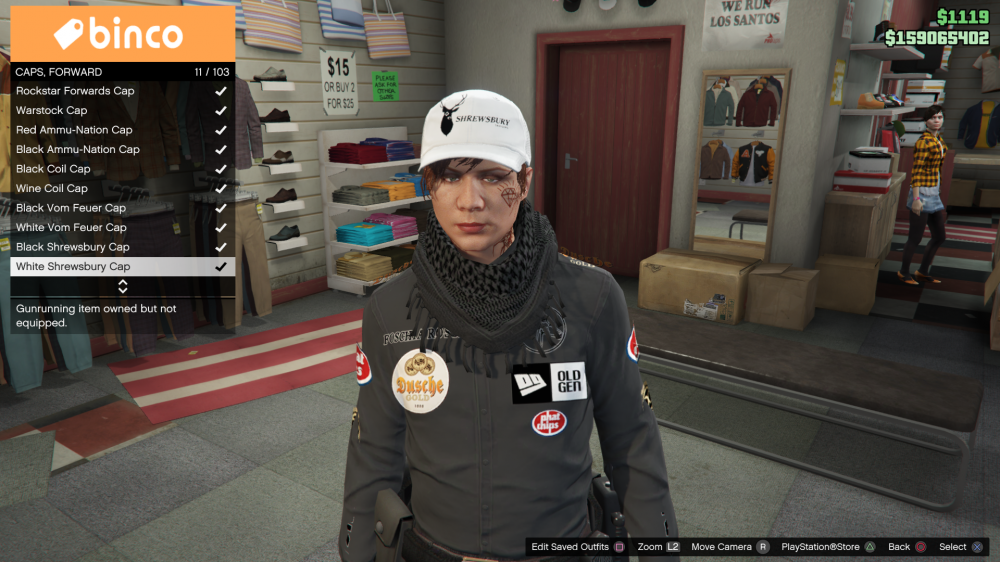1000x562 pixels.
Task: Click the highlighted White Shrewsbury Cap row
Action: (x=120, y=267)
